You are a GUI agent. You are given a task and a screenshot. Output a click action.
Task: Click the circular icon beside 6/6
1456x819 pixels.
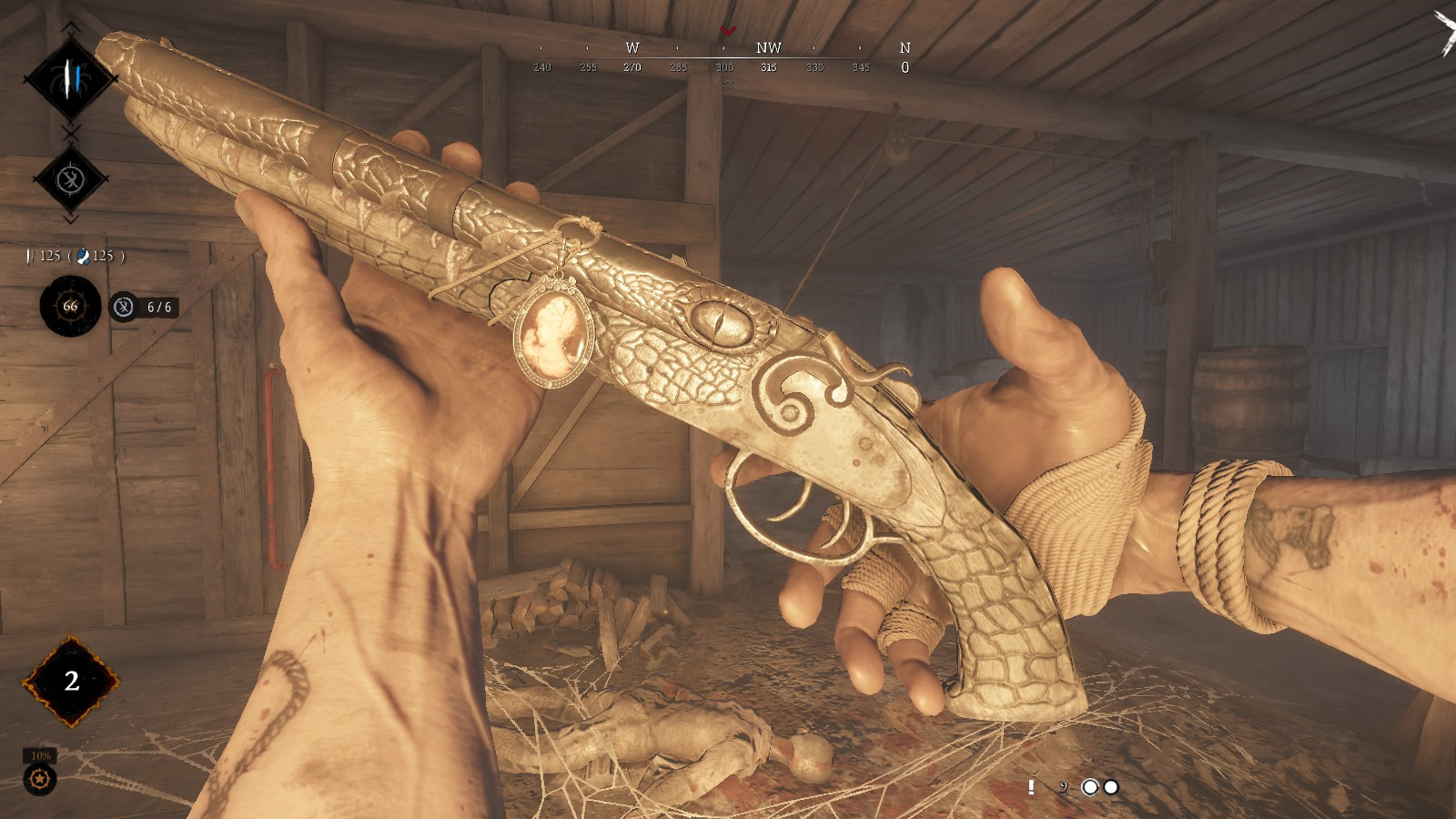[124, 308]
